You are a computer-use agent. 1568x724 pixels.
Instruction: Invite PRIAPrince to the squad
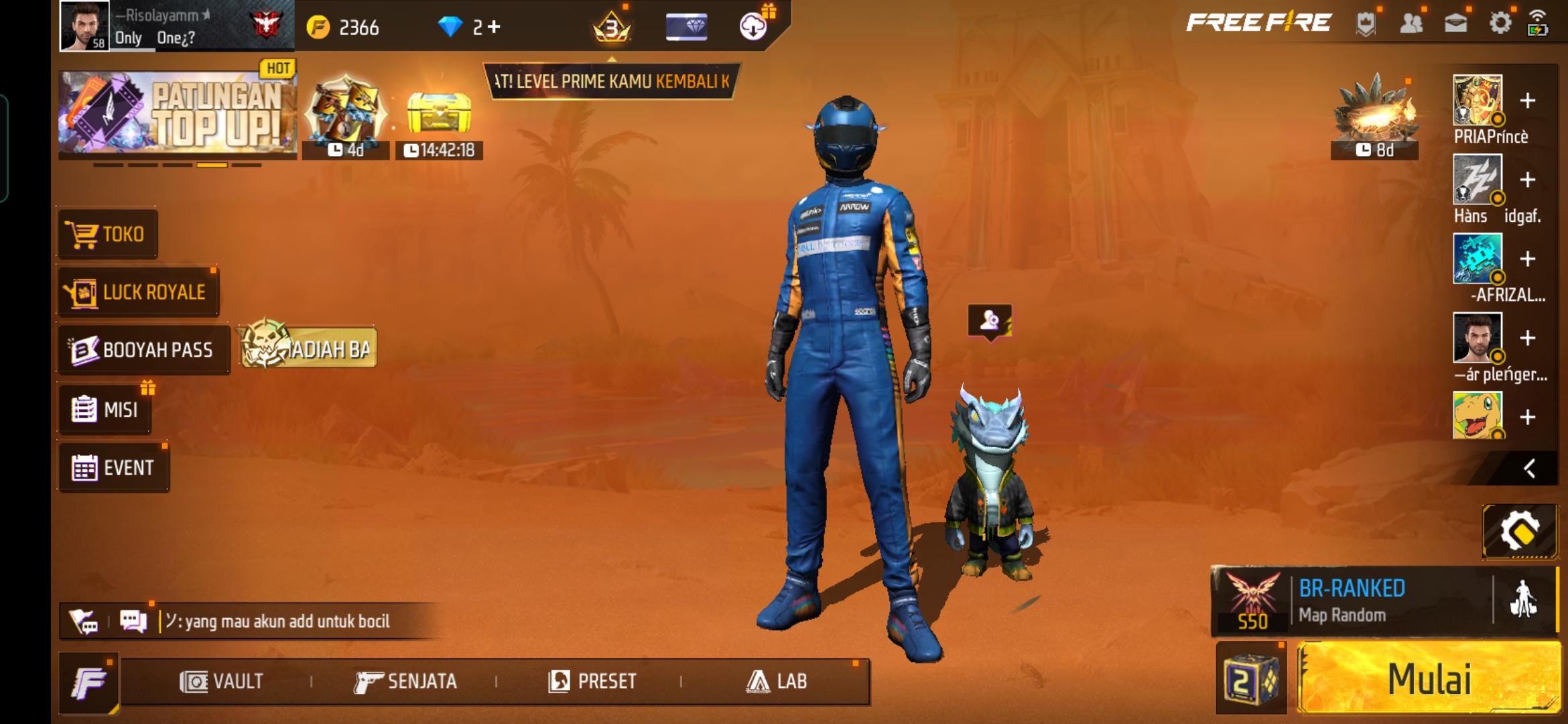pos(1528,101)
